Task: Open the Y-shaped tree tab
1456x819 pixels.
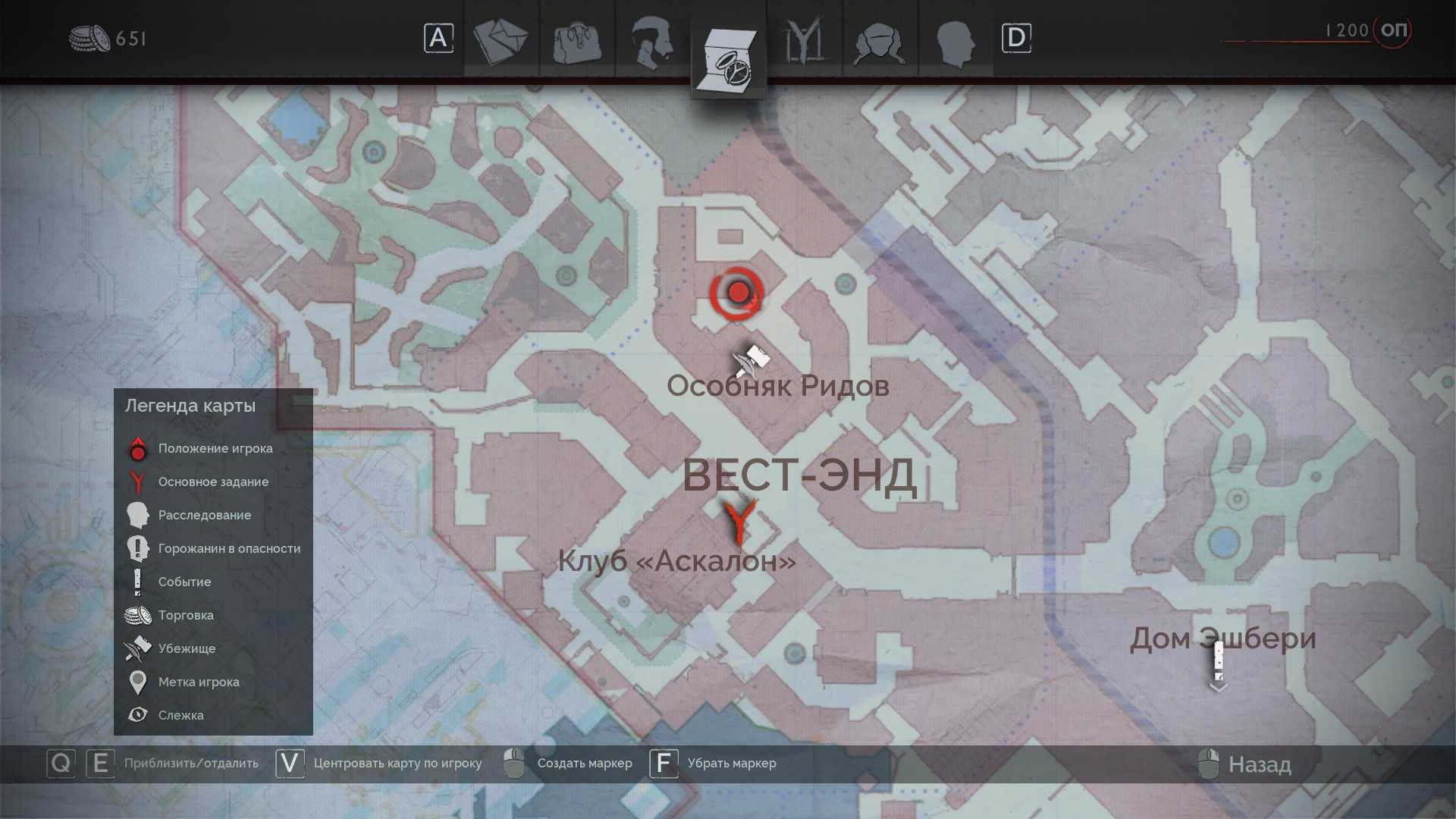Action: pyautogui.click(x=804, y=41)
